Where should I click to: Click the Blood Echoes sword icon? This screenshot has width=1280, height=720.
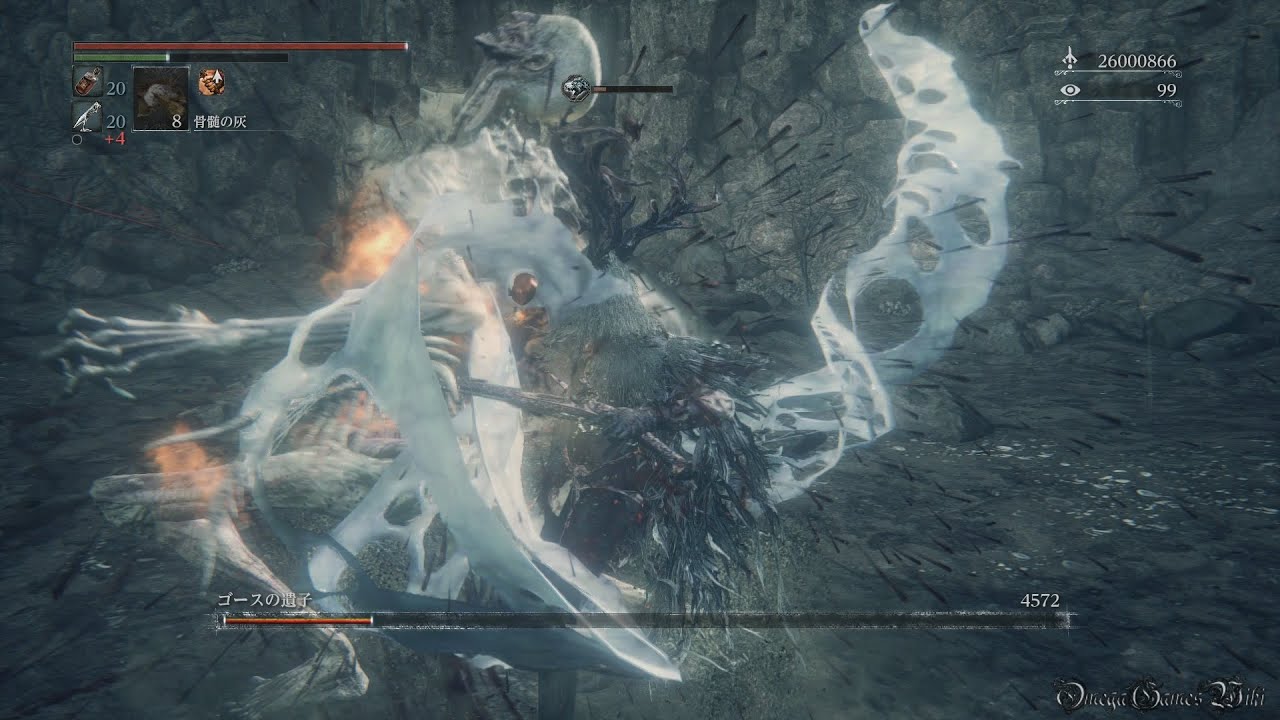click(1068, 58)
